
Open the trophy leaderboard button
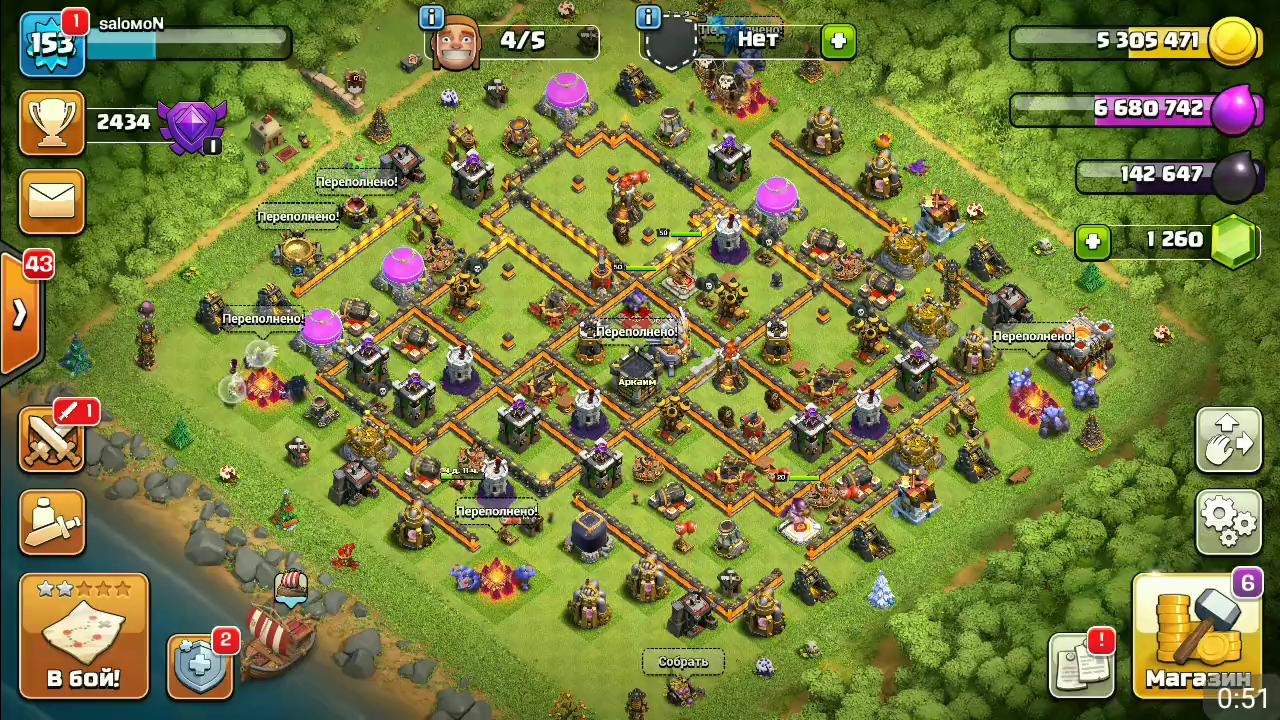click(51, 124)
